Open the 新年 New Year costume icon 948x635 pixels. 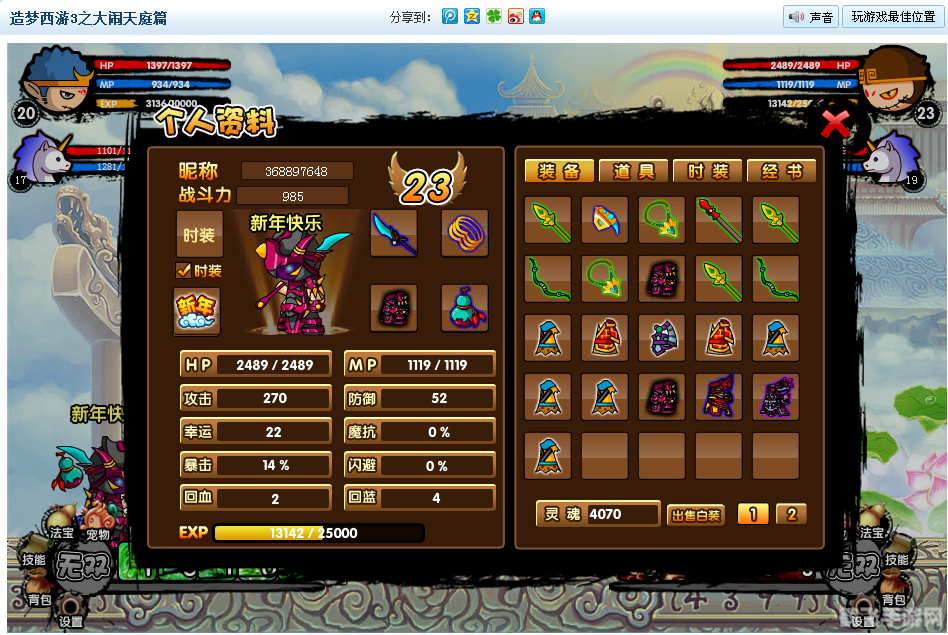click(x=196, y=310)
